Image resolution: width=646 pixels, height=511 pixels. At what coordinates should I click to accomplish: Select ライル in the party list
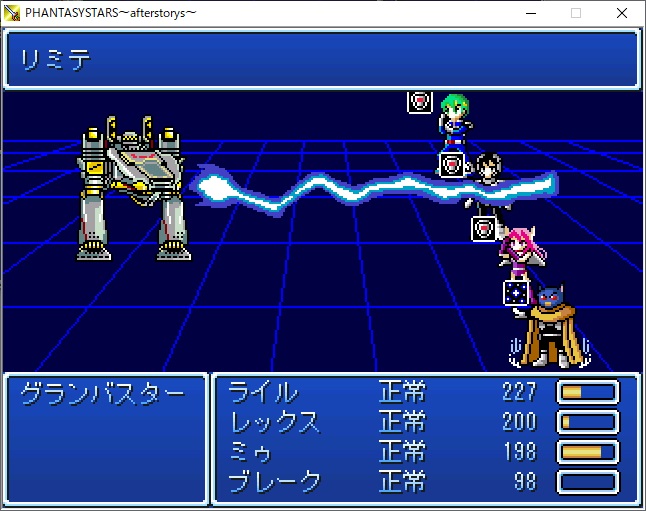263,392
